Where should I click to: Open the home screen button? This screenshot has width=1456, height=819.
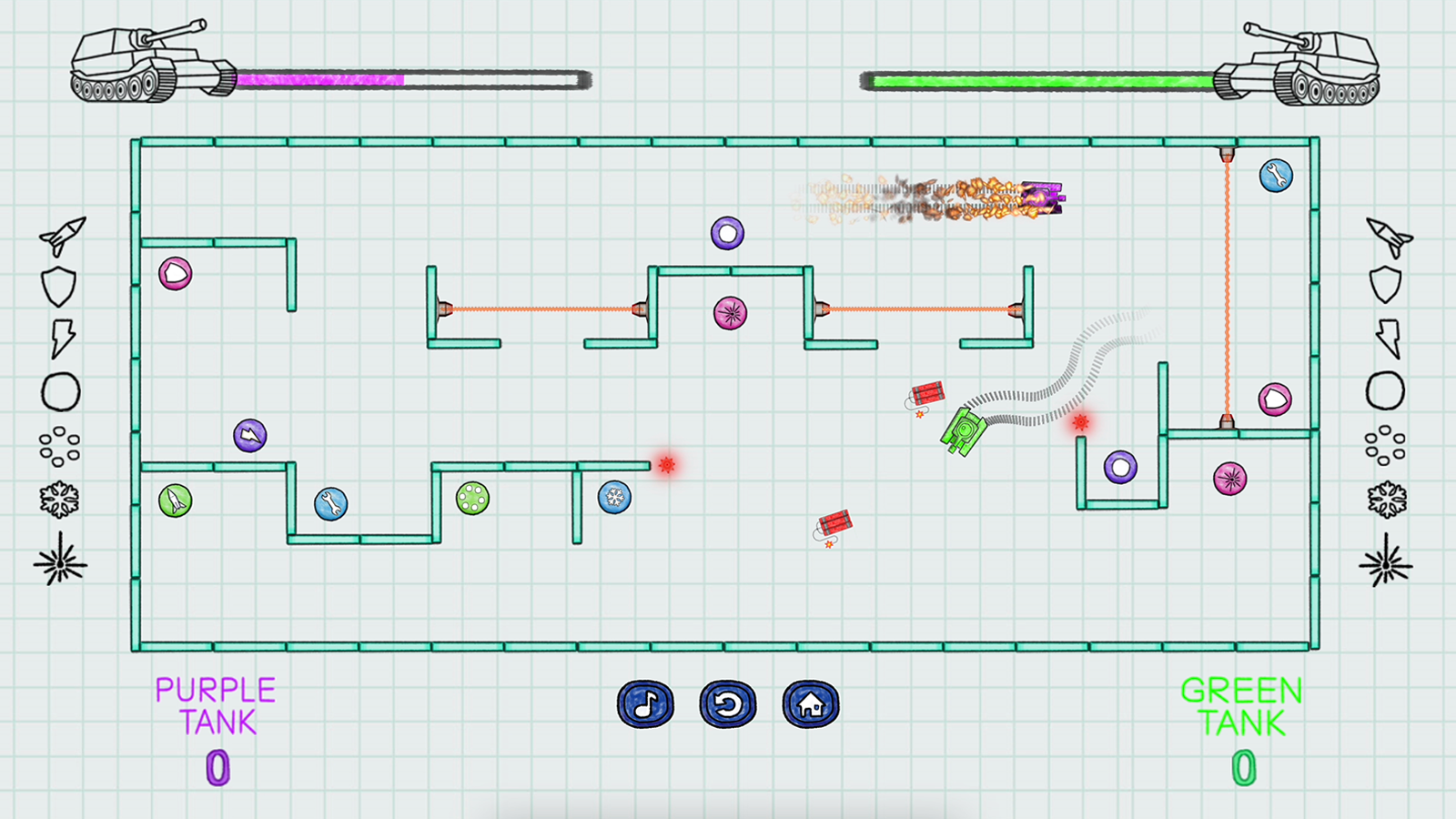(811, 703)
